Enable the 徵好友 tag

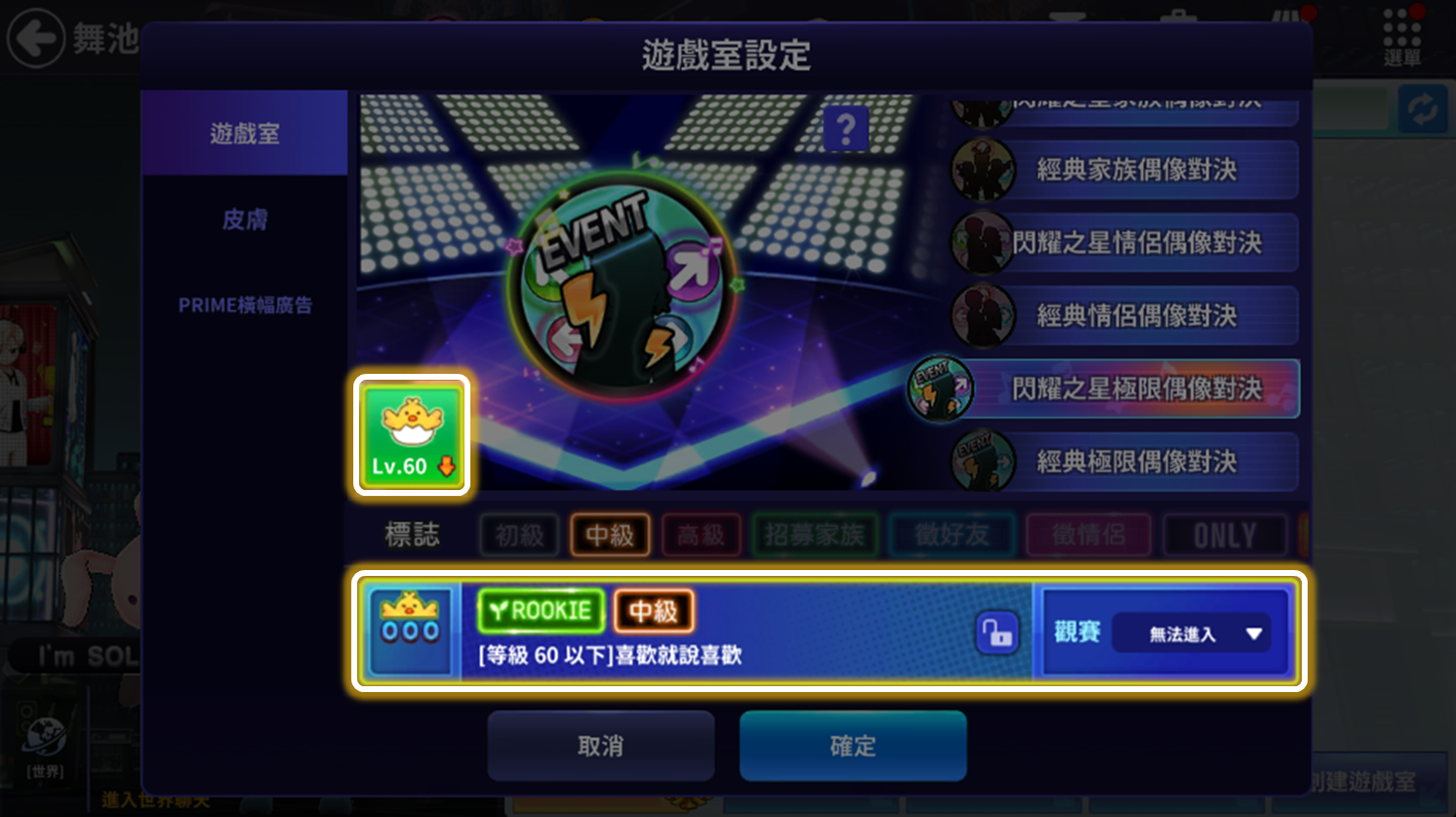[951, 535]
